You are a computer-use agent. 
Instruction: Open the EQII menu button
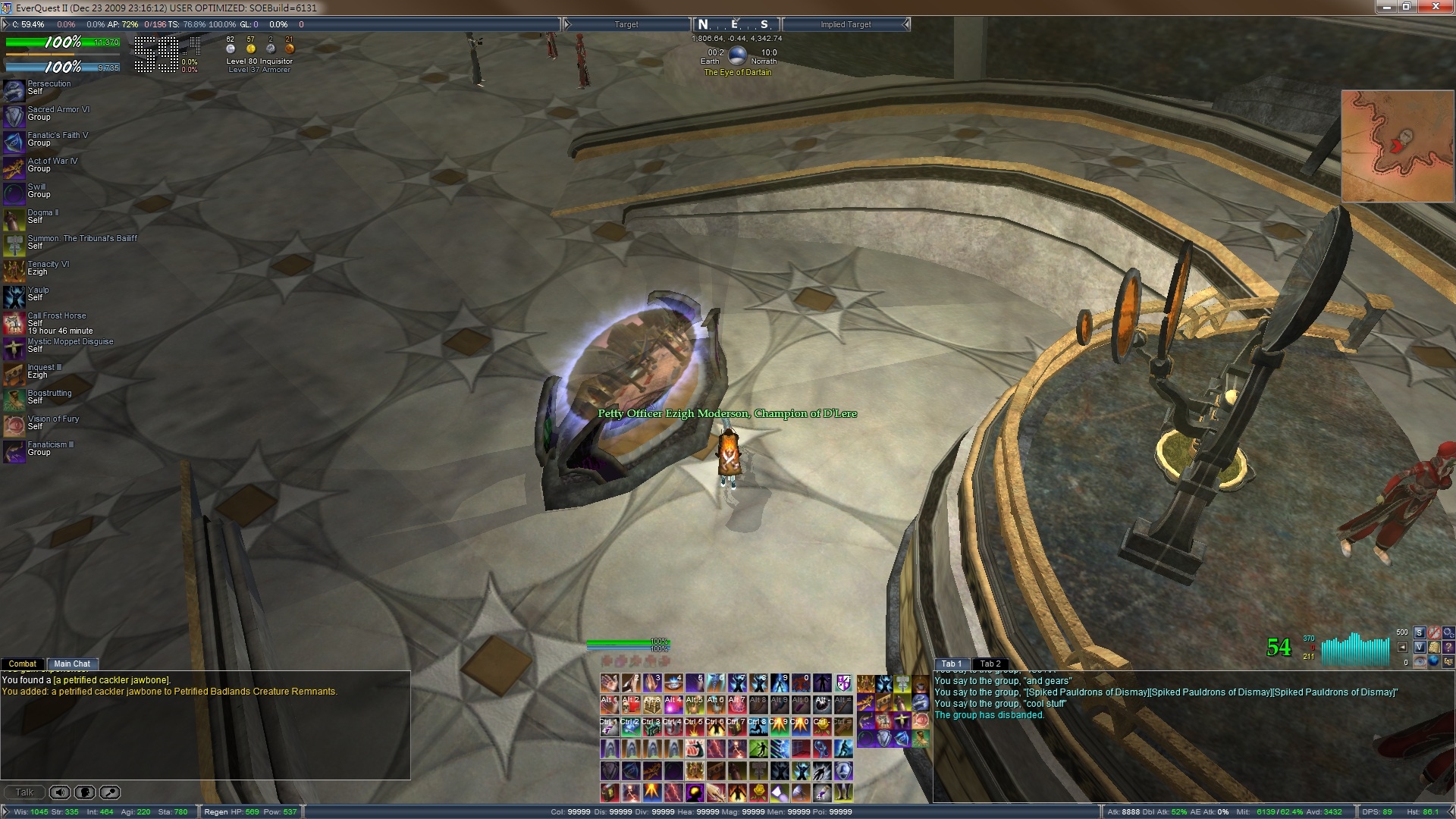pyautogui.click(x=1448, y=661)
